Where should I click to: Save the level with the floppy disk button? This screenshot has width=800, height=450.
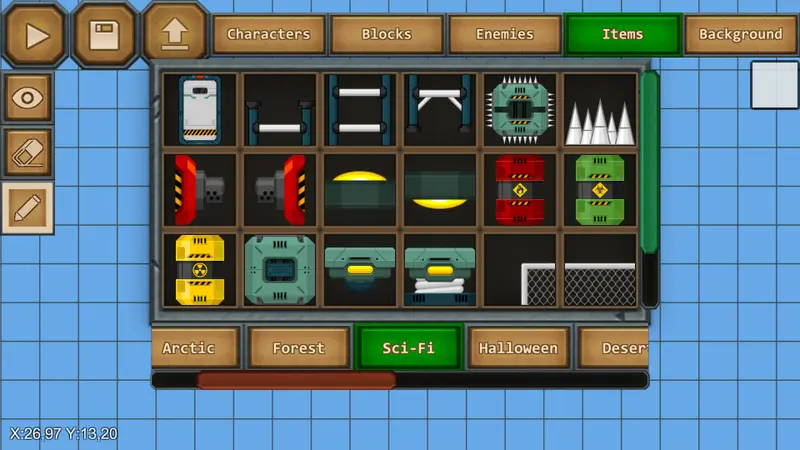(x=104, y=35)
